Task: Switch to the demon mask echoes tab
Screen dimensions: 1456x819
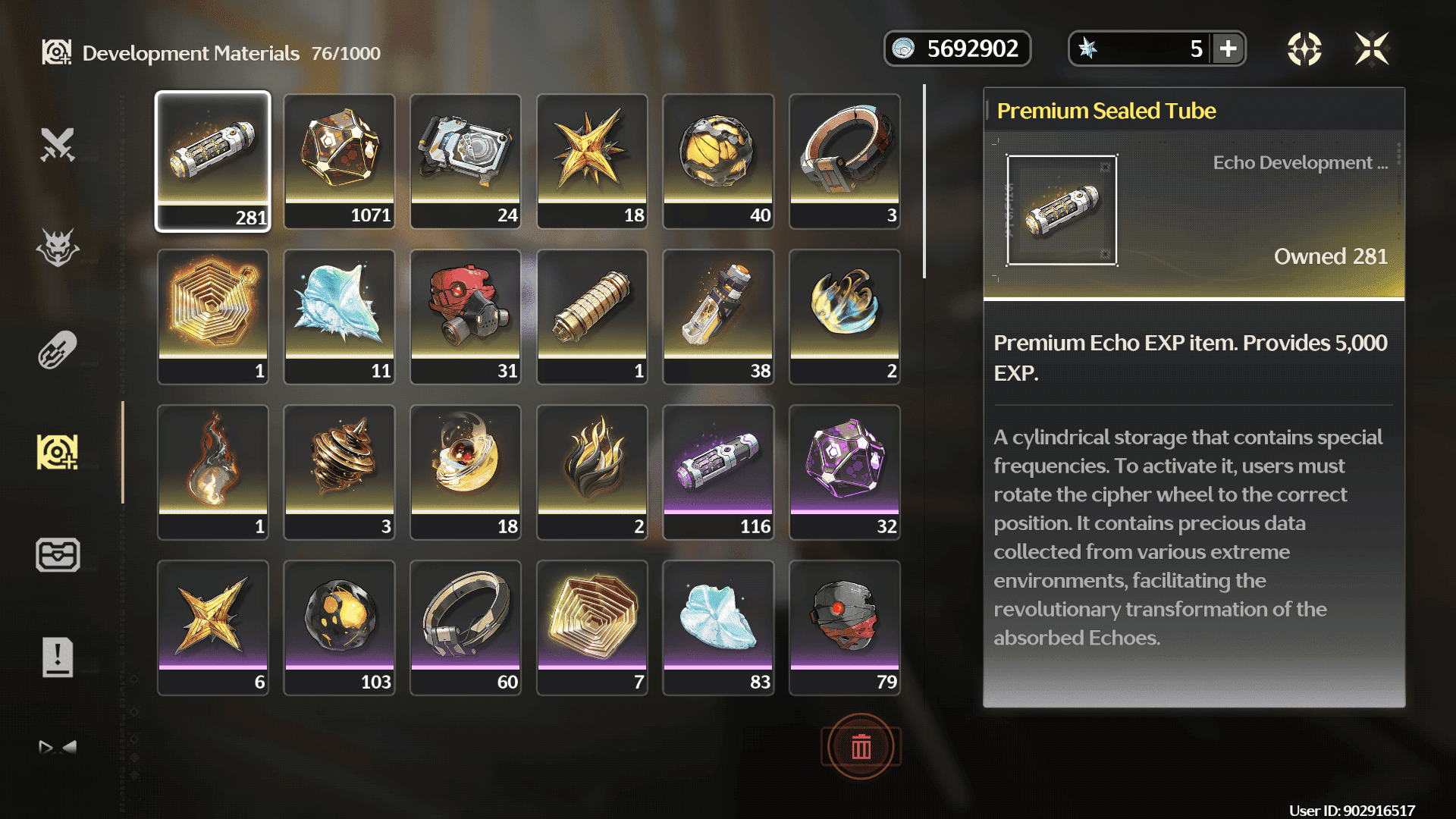Action: click(x=58, y=247)
